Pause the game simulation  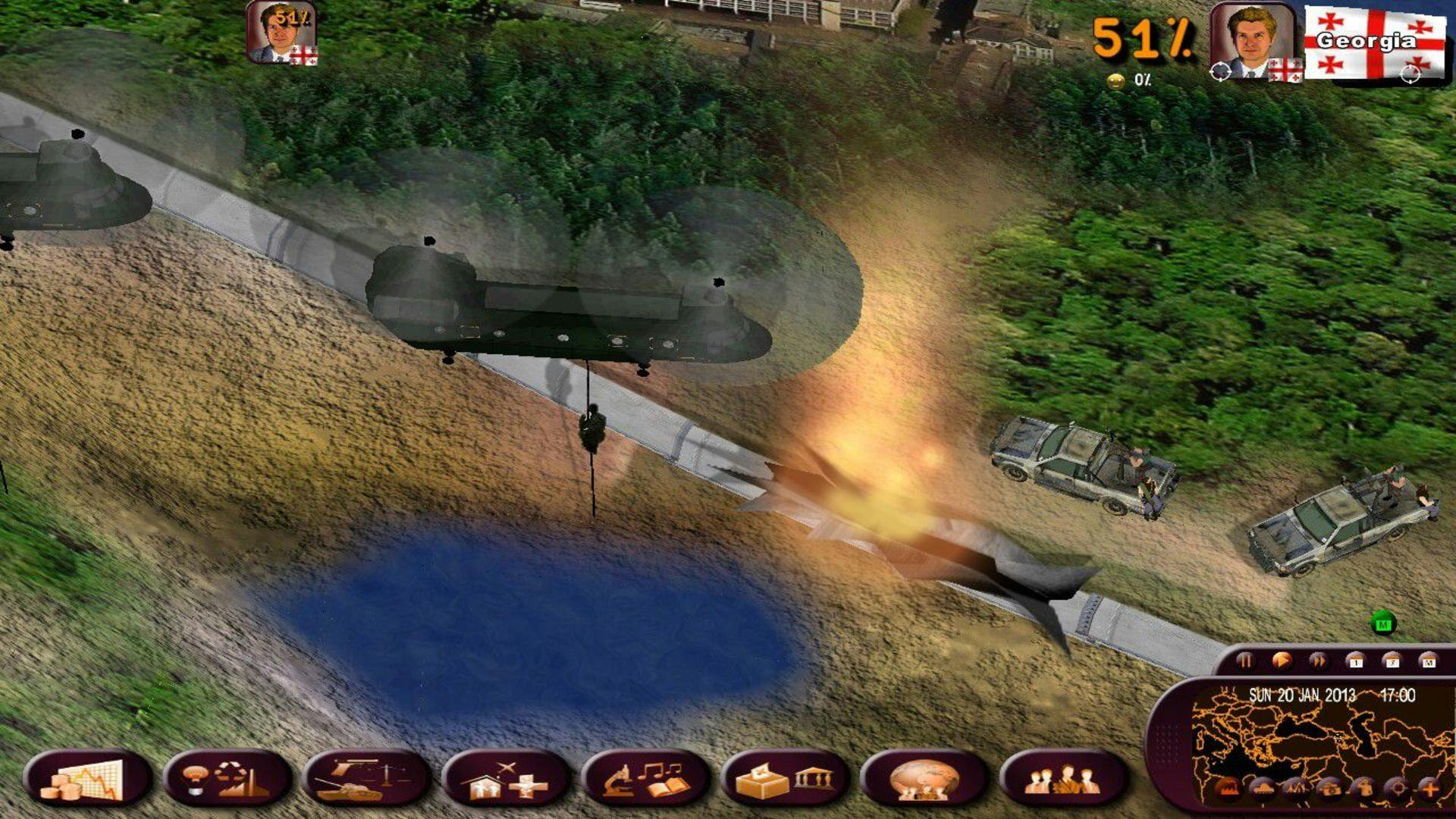(1247, 660)
